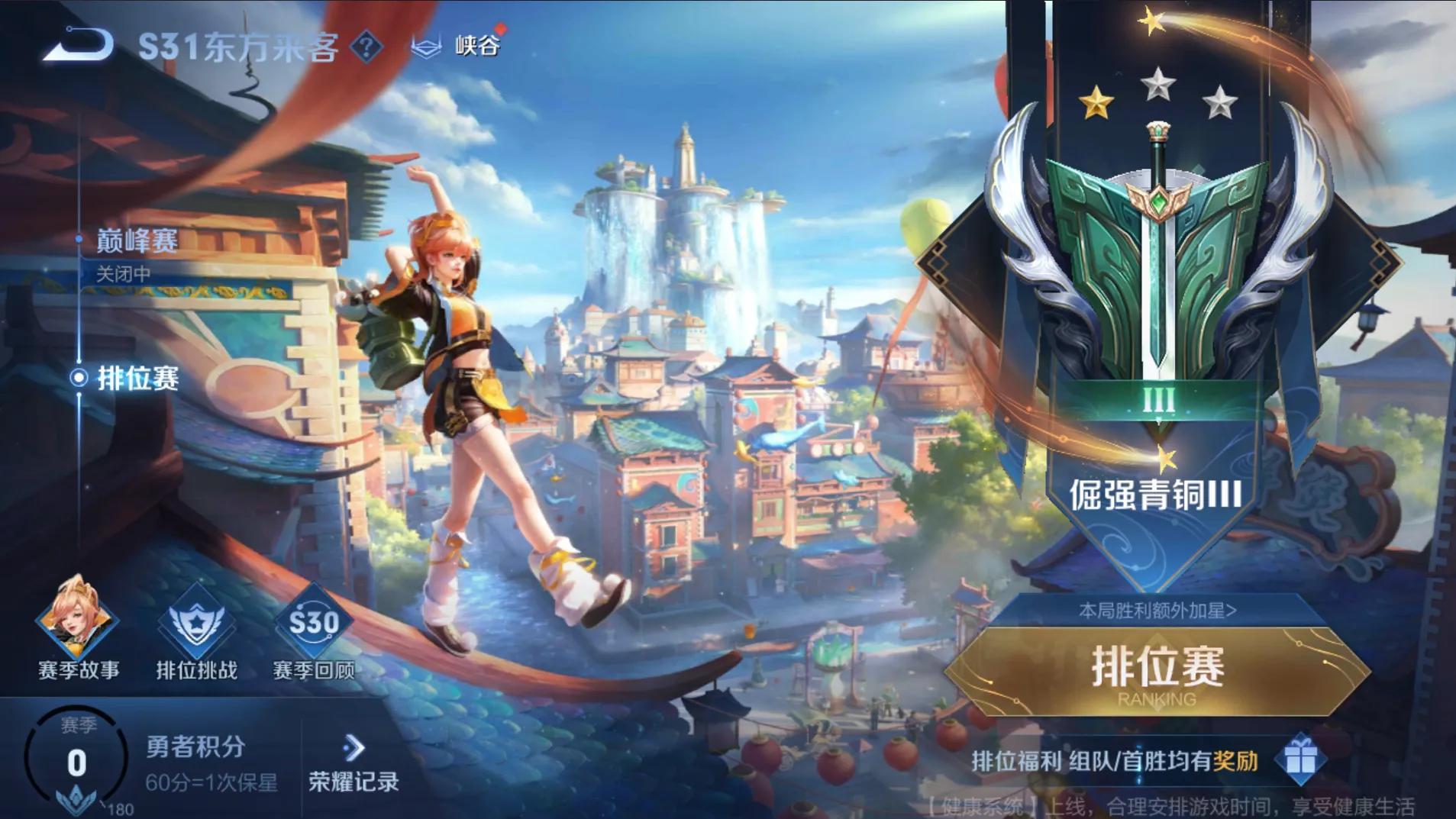Click the 峡谷 mode icon at top

tap(428, 46)
